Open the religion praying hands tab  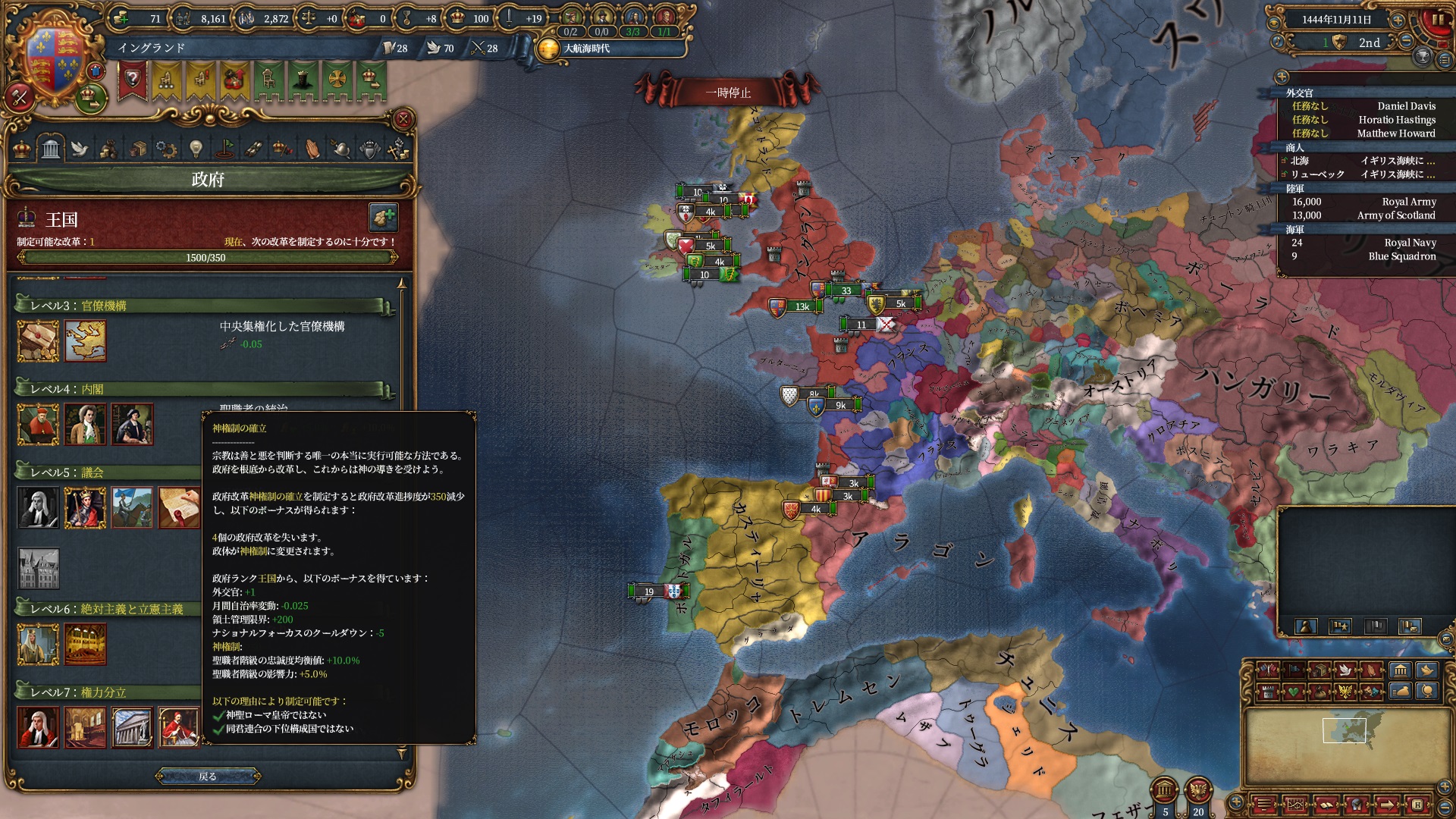pyautogui.click(x=312, y=148)
